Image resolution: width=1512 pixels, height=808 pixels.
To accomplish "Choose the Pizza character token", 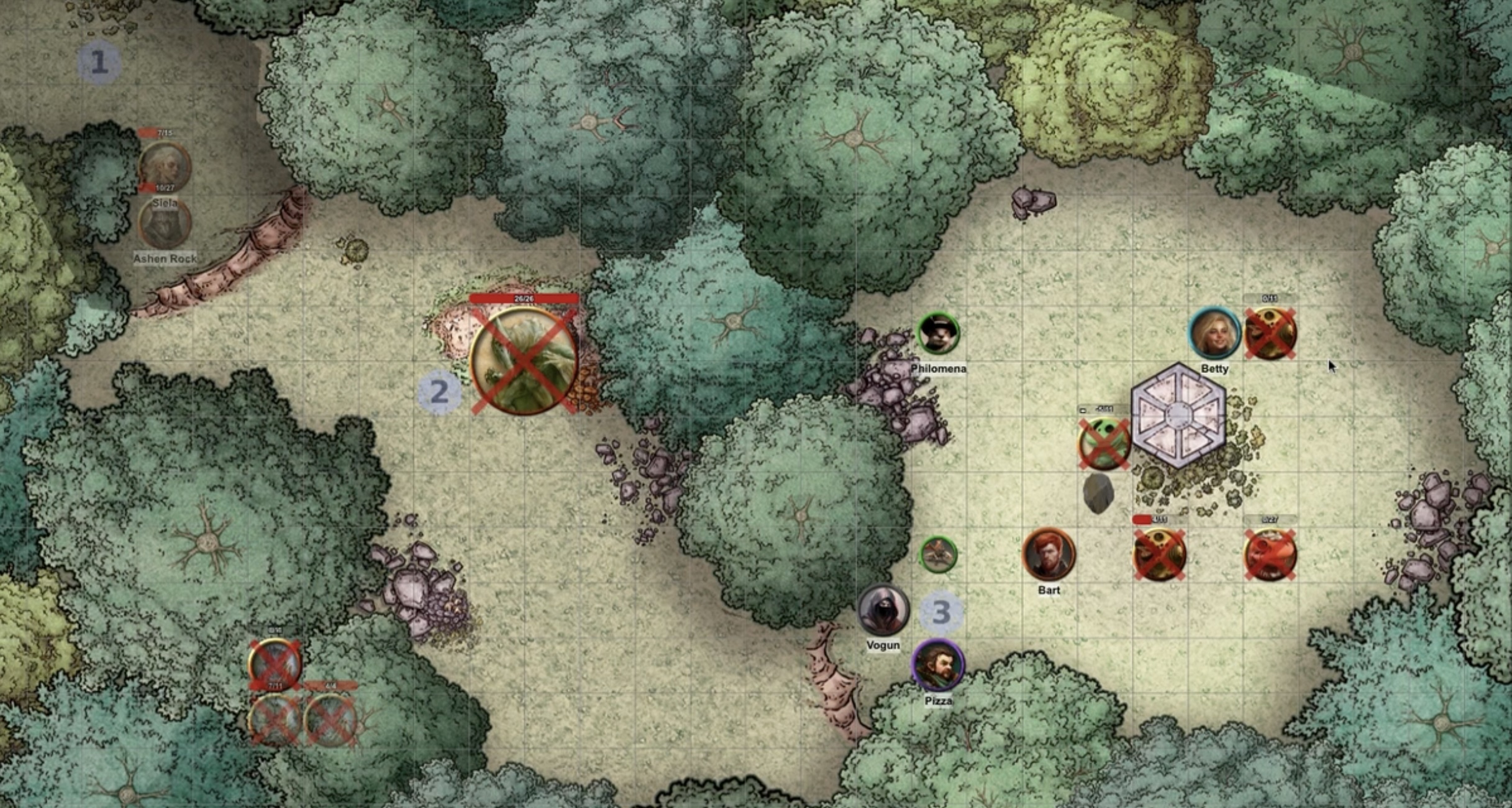I will (x=938, y=666).
